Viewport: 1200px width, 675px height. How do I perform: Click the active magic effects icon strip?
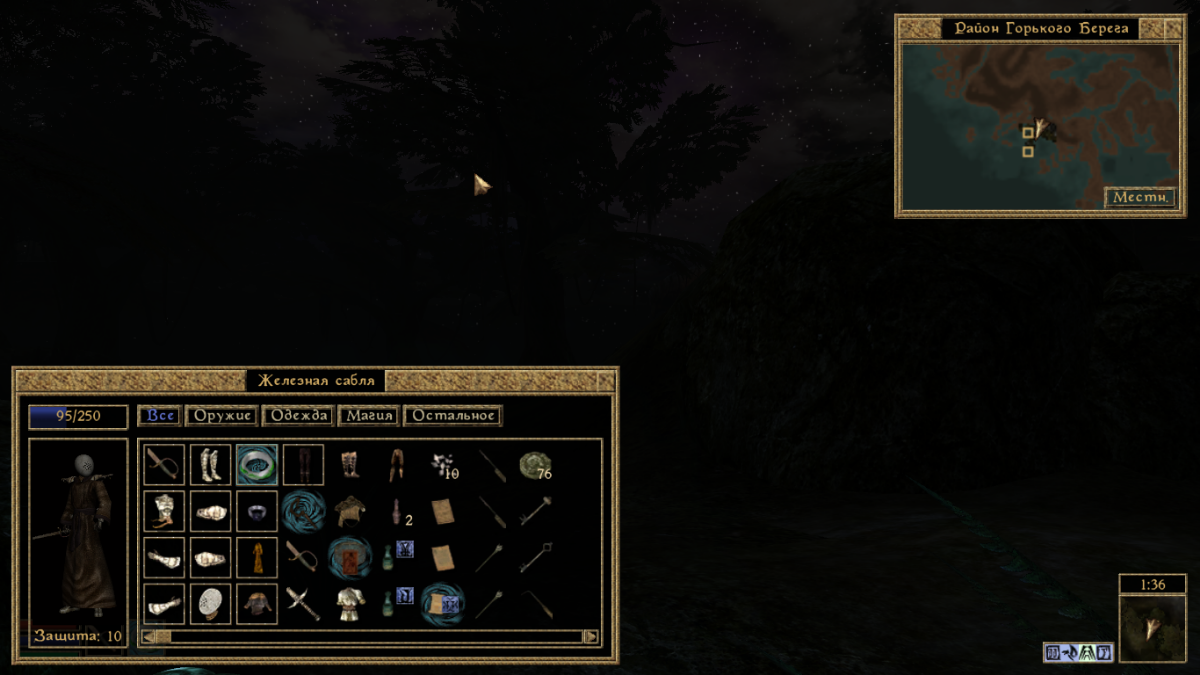(x=1079, y=653)
